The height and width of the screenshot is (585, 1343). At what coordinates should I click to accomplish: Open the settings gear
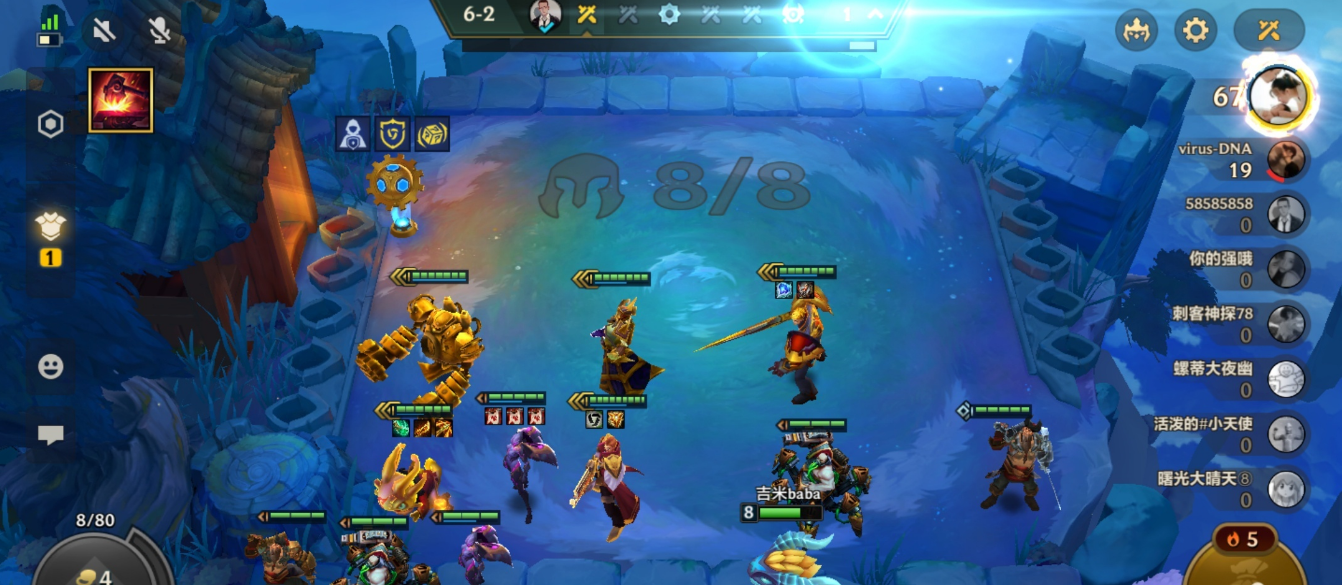click(1195, 30)
